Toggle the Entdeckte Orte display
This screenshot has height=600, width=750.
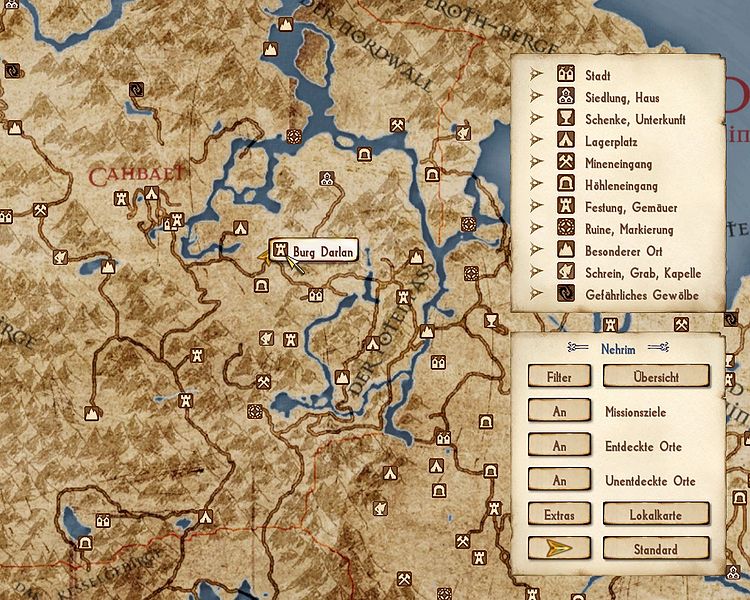click(x=560, y=446)
